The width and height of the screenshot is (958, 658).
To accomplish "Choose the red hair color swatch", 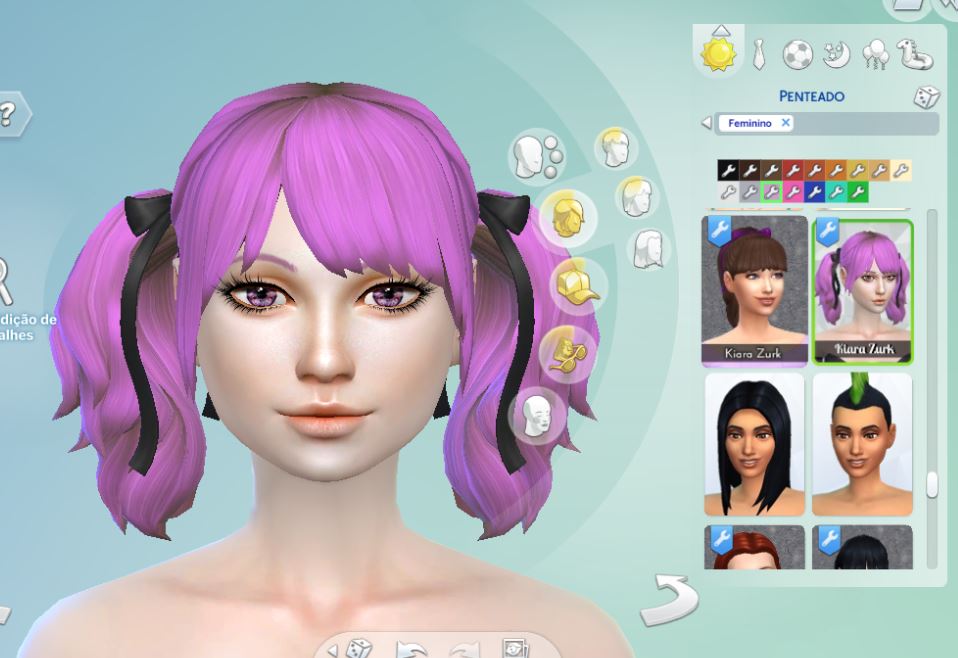I will (792, 170).
